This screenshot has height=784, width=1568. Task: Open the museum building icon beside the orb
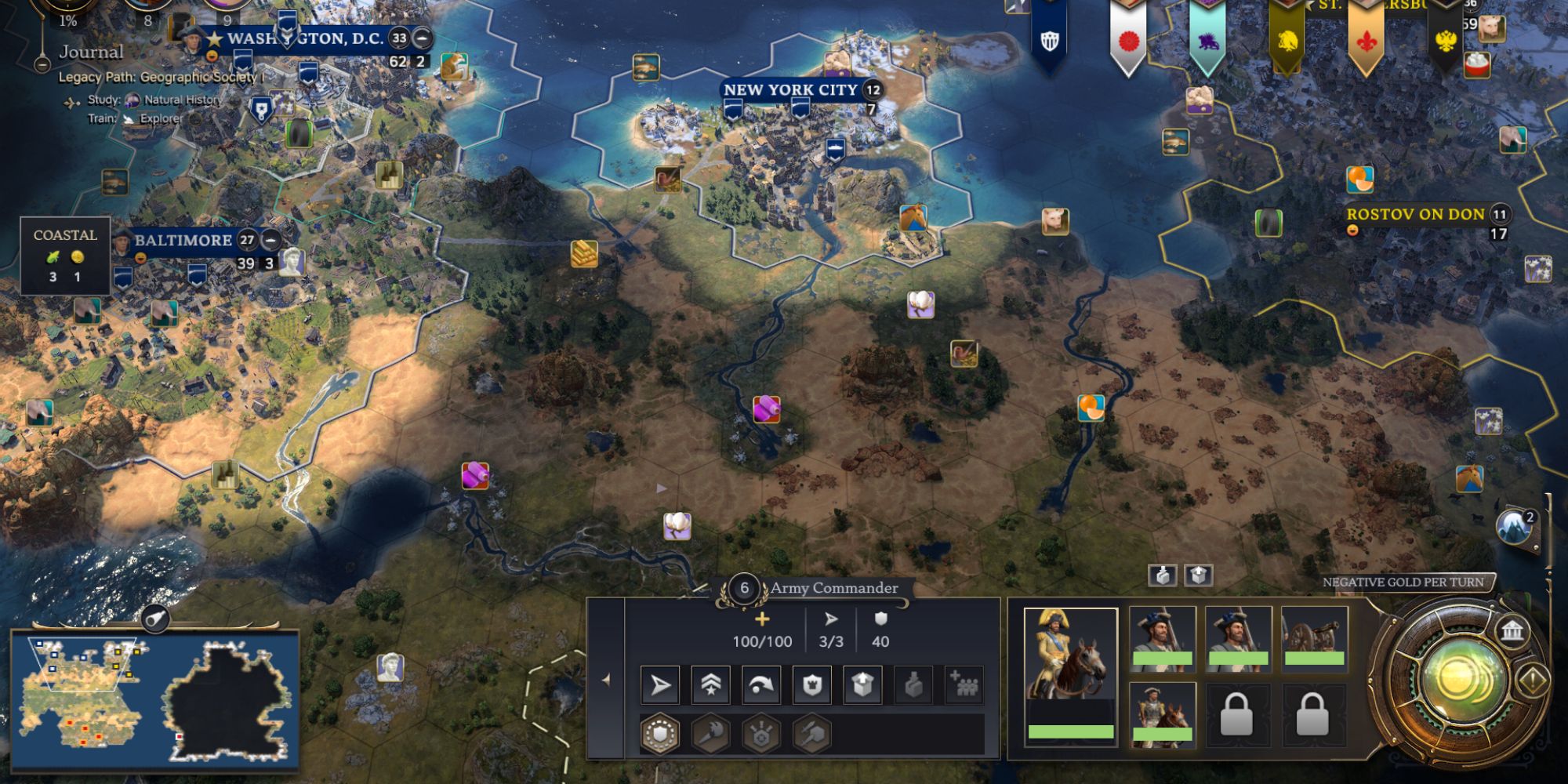pos(1512,630)
